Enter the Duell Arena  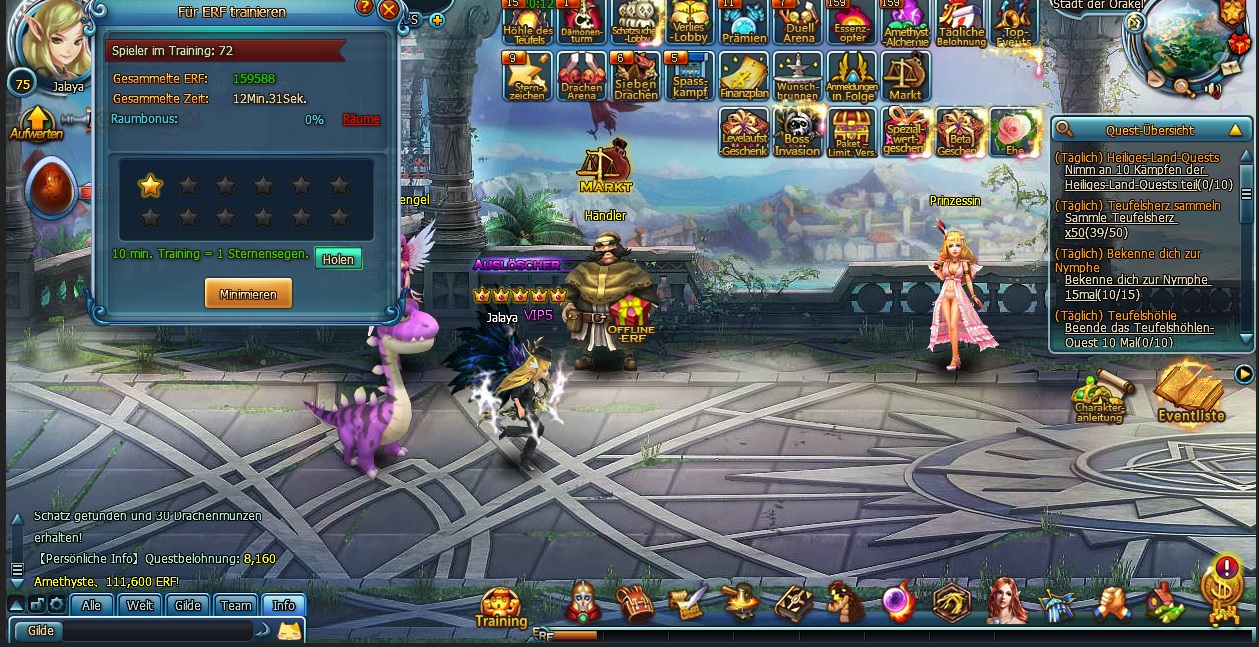(x=798, y=22)
